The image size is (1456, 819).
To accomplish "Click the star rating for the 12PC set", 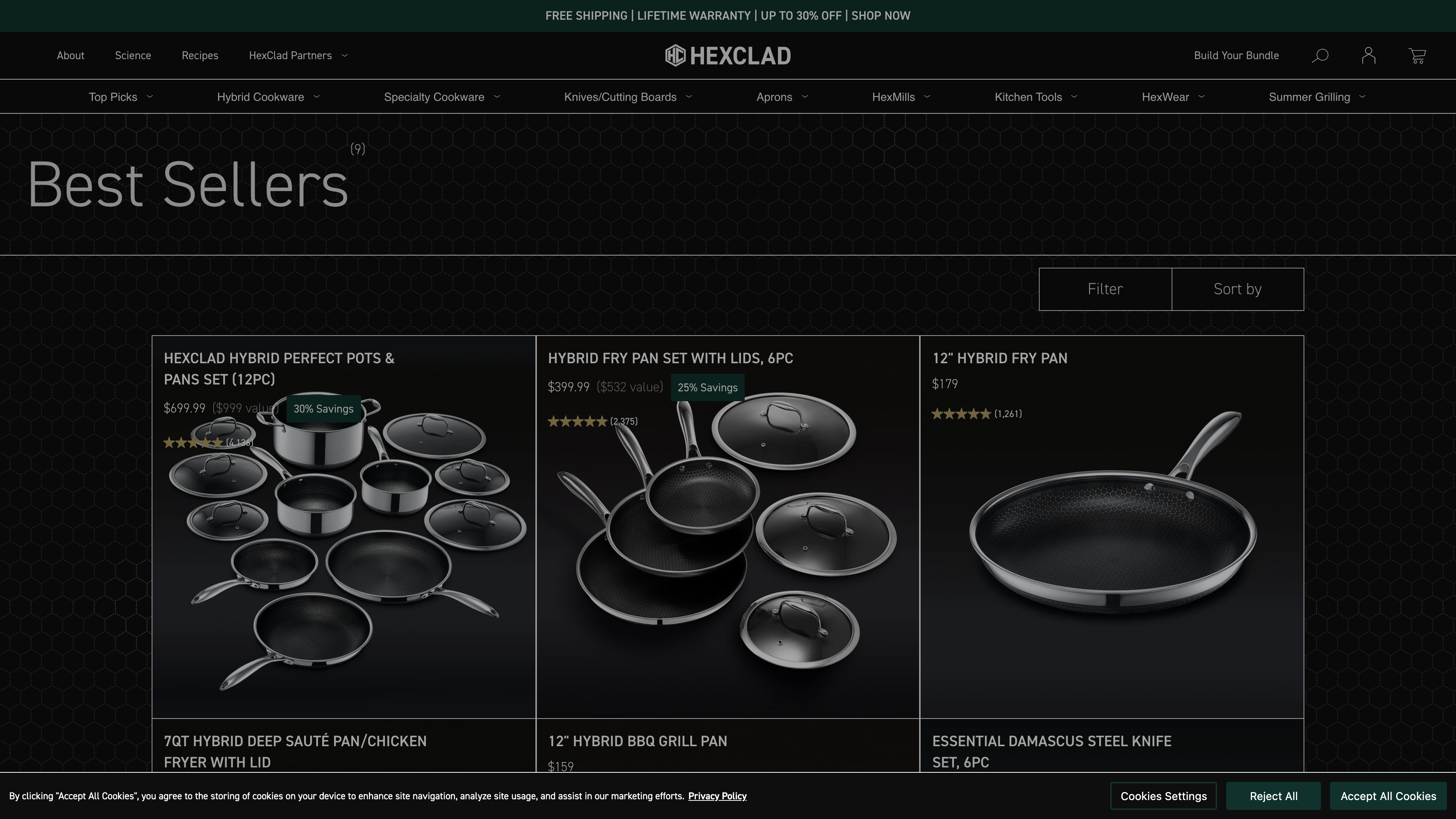I will pos(194,442).
